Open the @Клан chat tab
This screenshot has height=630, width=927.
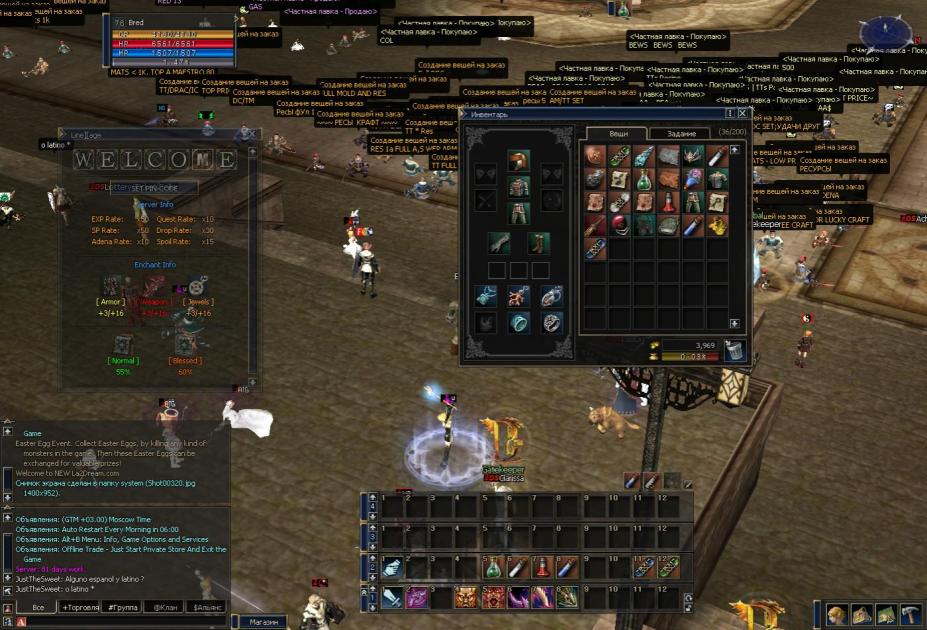(x=164, y=607)
